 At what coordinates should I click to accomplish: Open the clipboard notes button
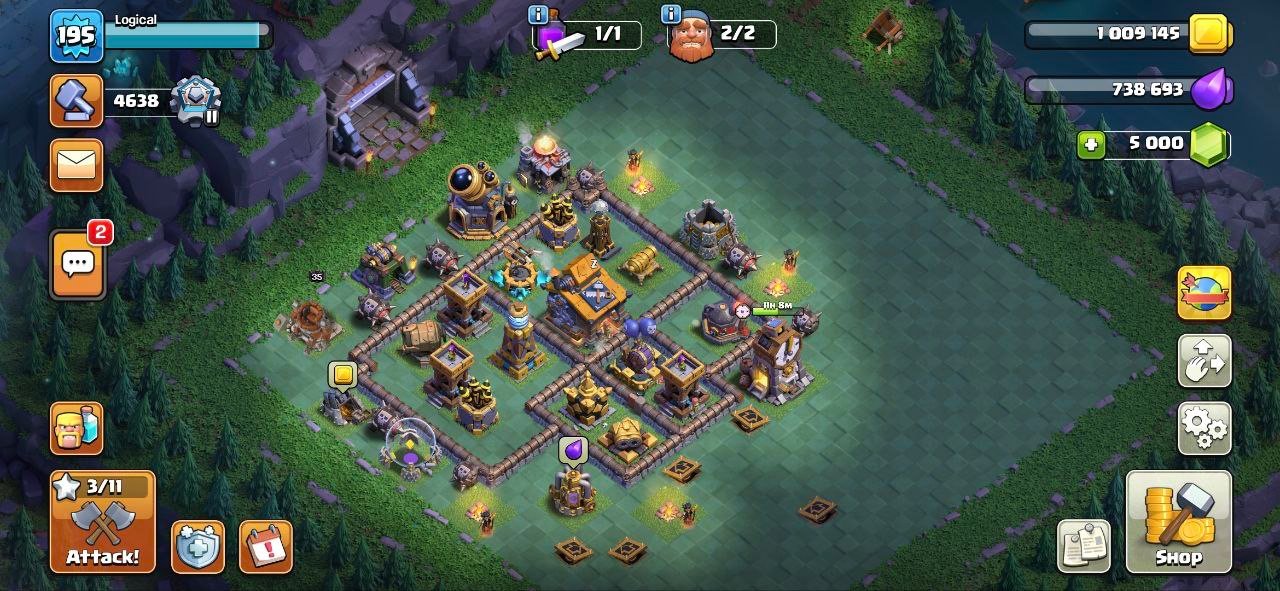tap(1084, 546)
